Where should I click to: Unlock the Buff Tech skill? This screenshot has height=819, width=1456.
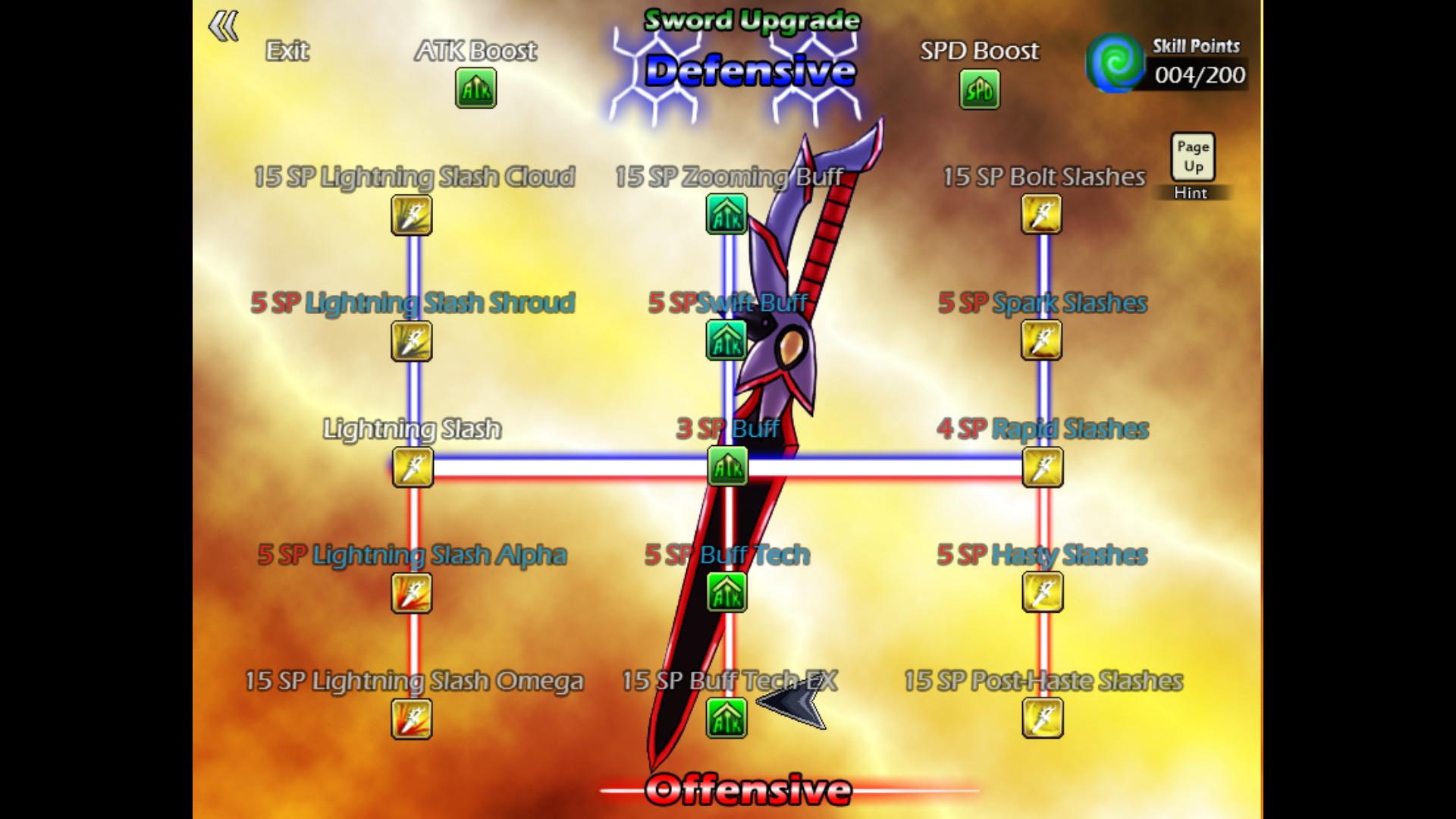click(x=726, y=595)
